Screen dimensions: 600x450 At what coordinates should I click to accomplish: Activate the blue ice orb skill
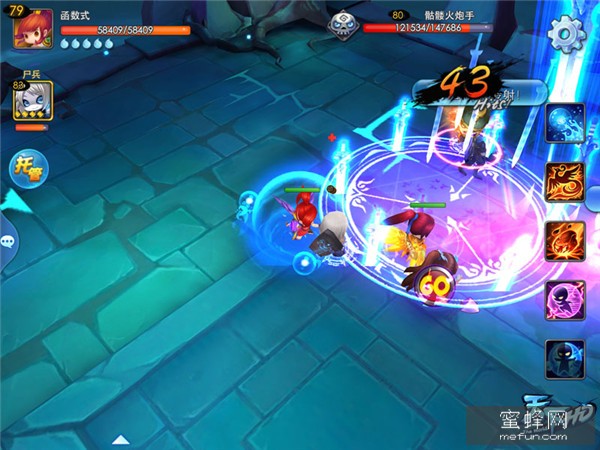[x=565, y=122]
